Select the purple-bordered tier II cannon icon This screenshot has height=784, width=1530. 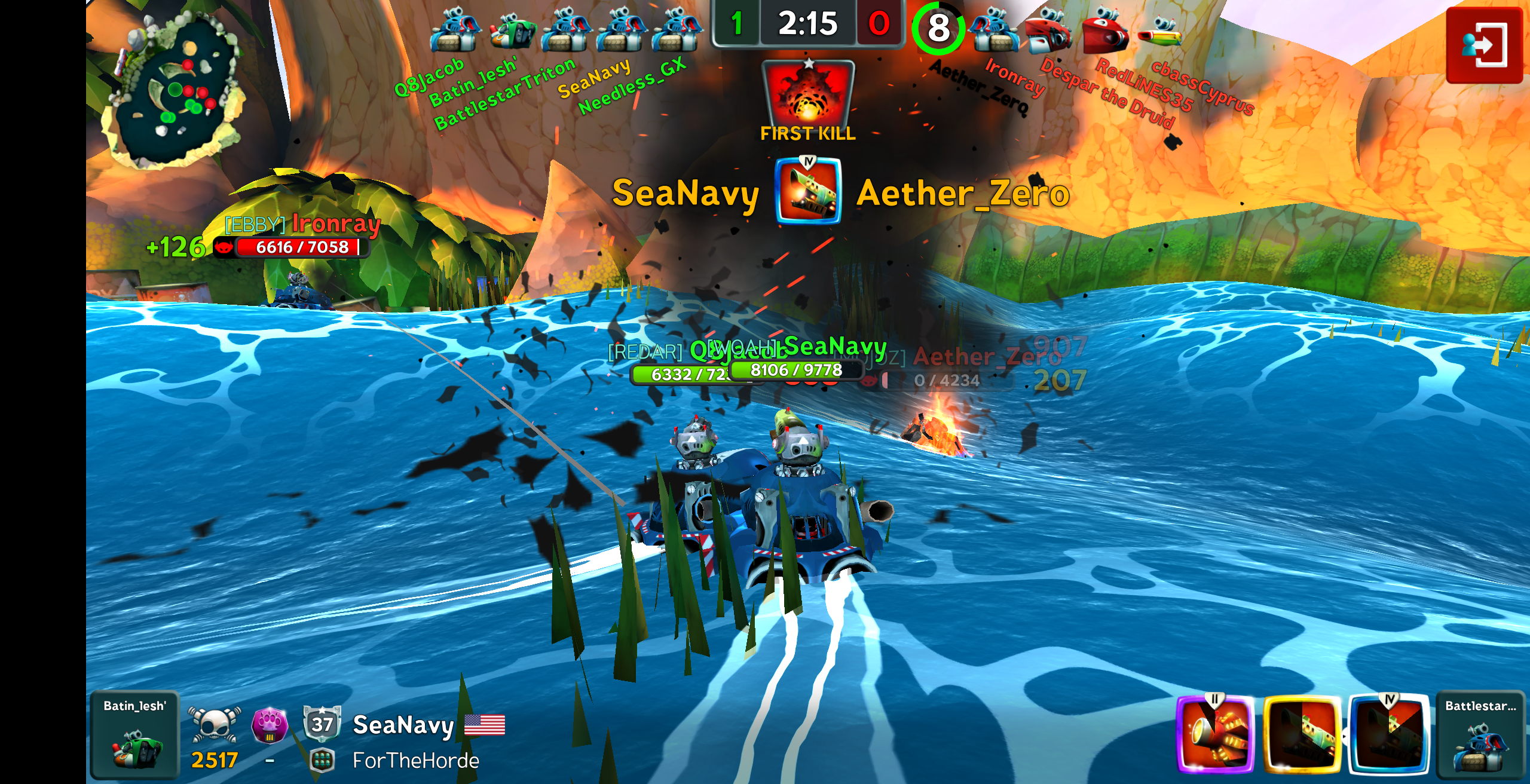[x=1216, y=734]
